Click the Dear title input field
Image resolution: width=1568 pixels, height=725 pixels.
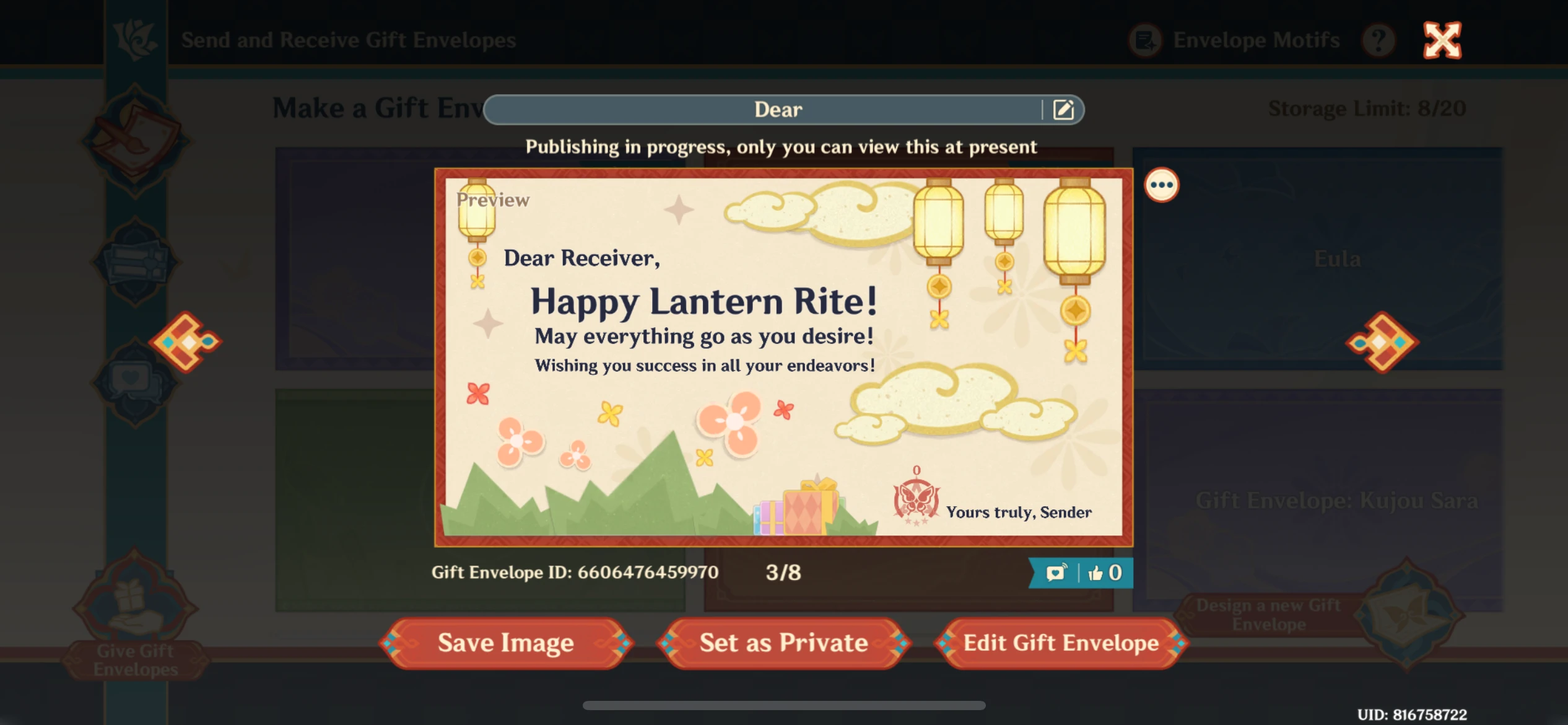[x=778, y=109]
